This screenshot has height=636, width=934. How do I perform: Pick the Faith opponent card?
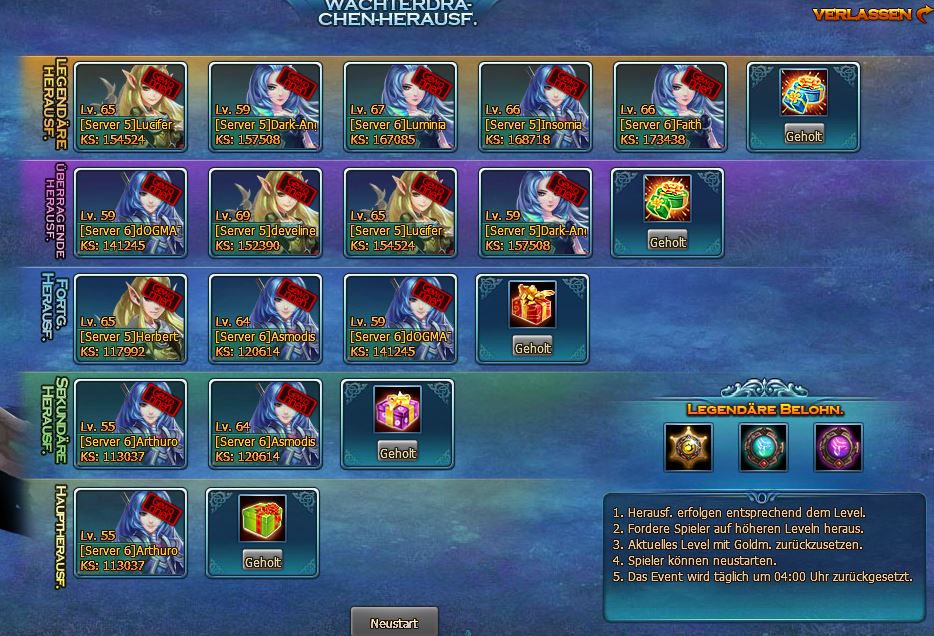[x=670, y=107]
